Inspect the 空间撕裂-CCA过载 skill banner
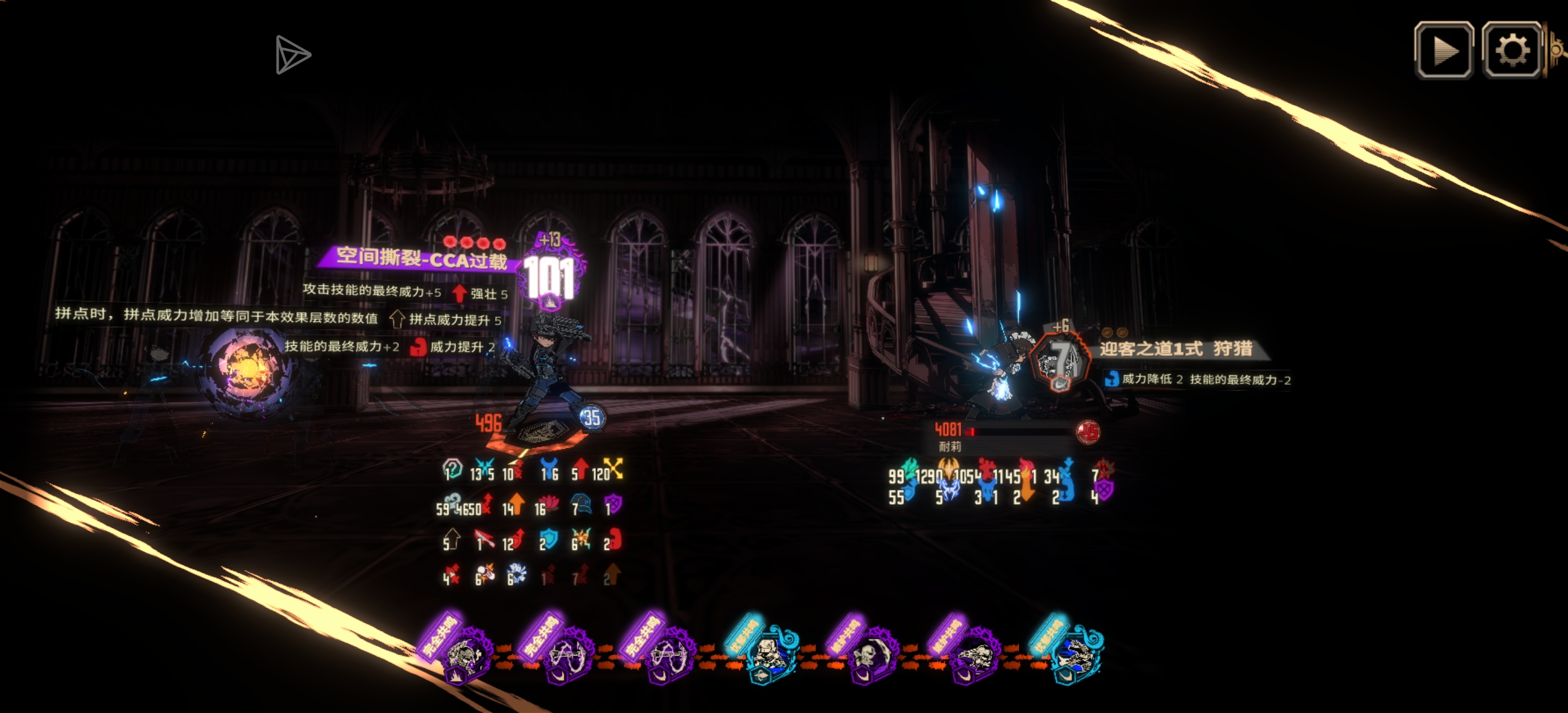 point(421,257)
